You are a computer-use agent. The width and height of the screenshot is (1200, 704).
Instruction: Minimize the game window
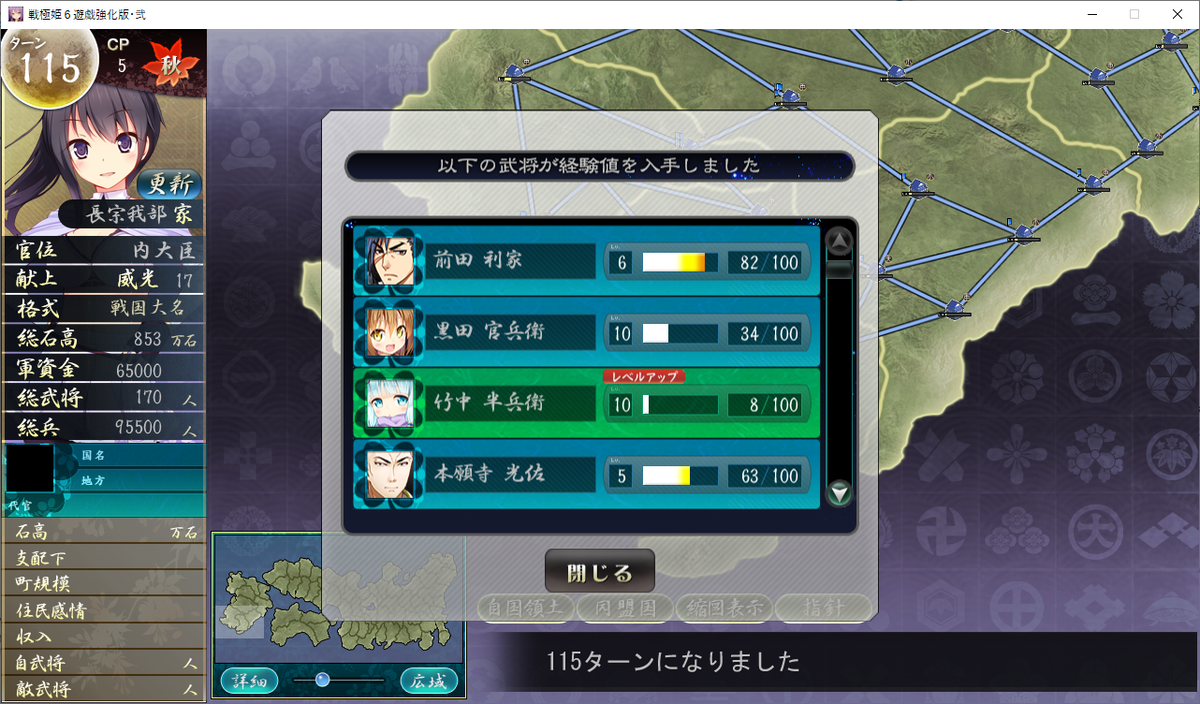coord(1086,14)
